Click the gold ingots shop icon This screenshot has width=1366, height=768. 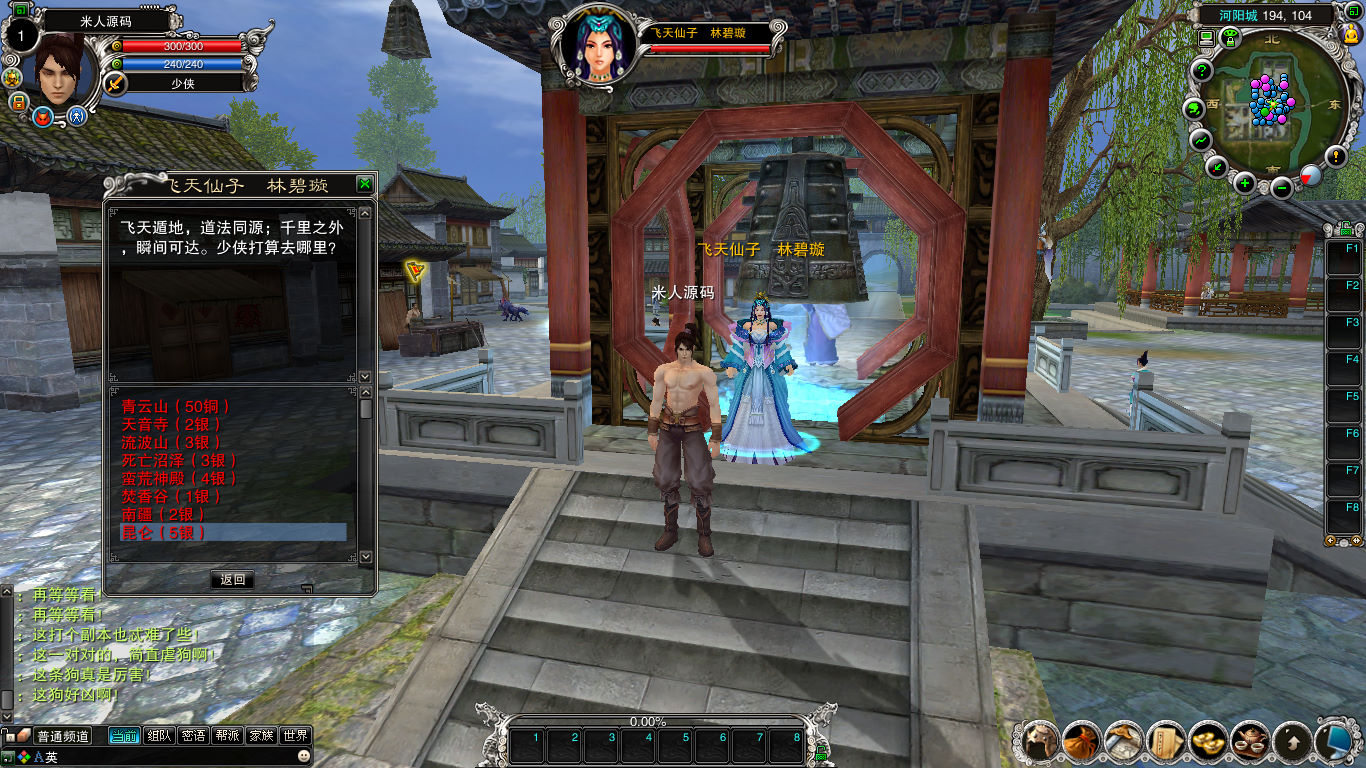coord(1209,741)
